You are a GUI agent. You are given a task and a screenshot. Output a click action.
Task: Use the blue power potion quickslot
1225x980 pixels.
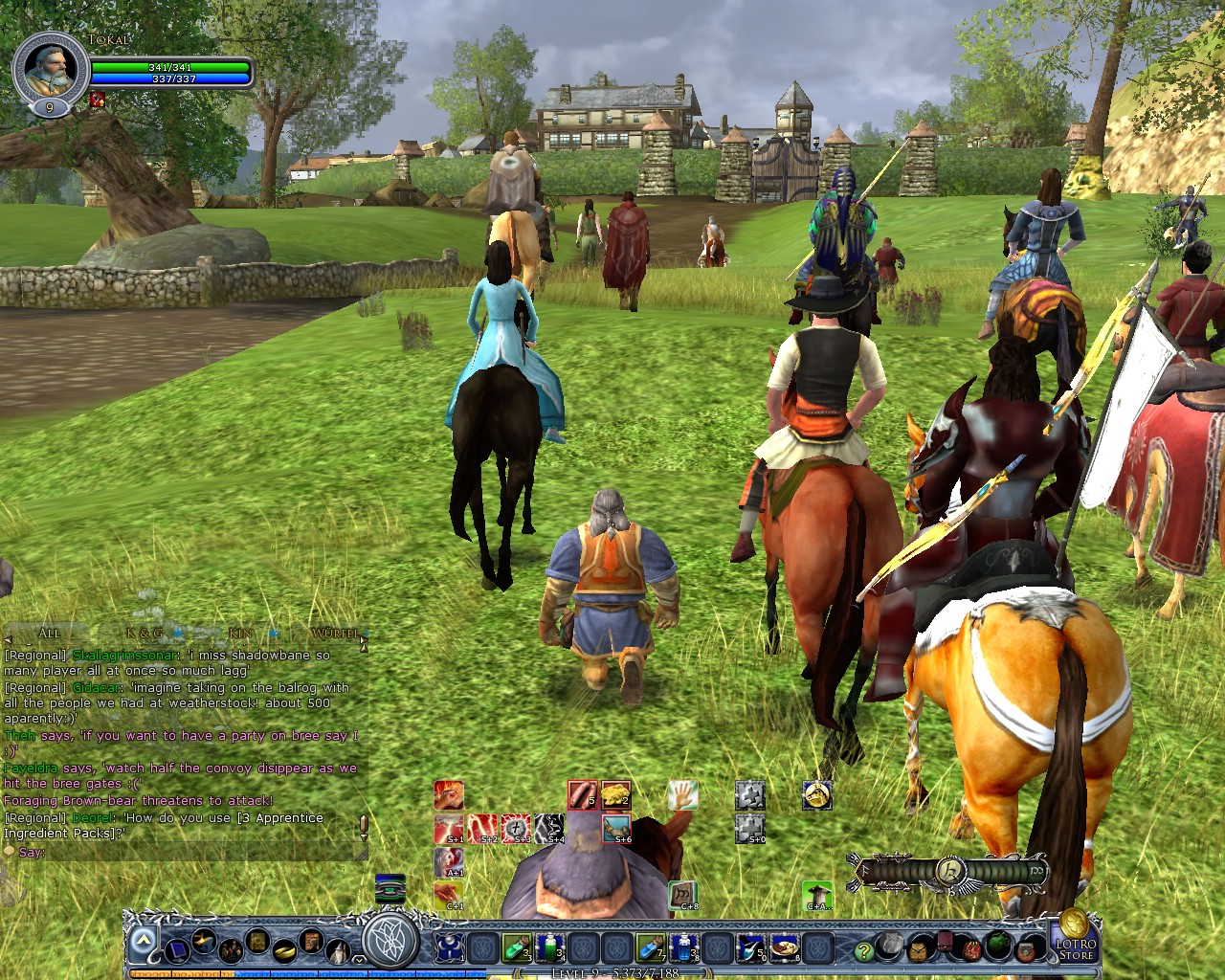click(682, 949)
